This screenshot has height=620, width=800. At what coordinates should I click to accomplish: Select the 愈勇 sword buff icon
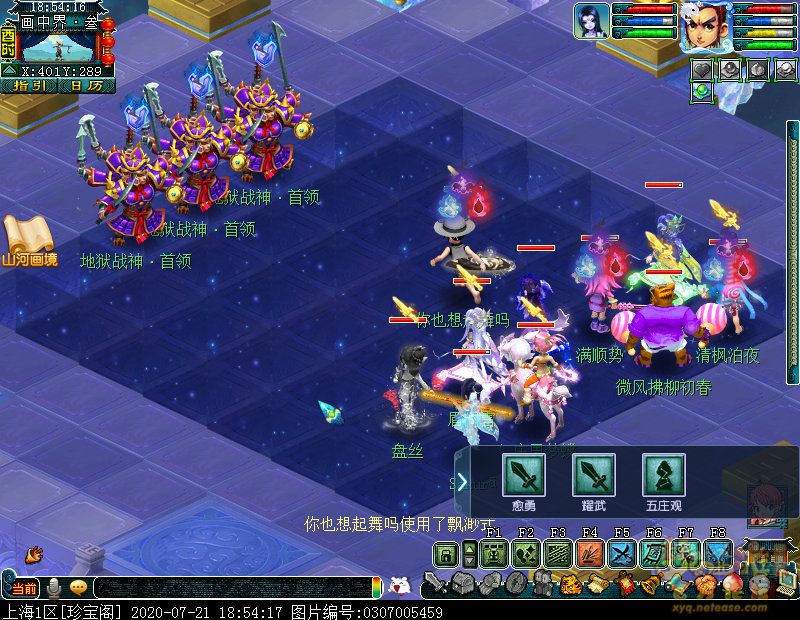tap(523, 474)
